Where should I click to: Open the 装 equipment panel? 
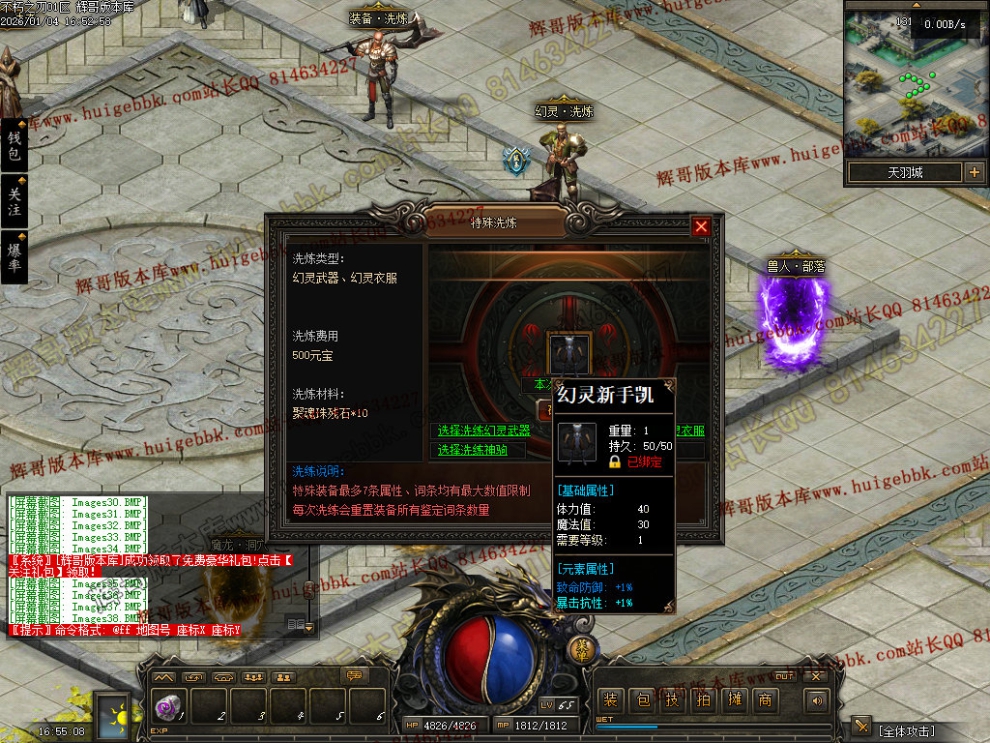point(611,701)
